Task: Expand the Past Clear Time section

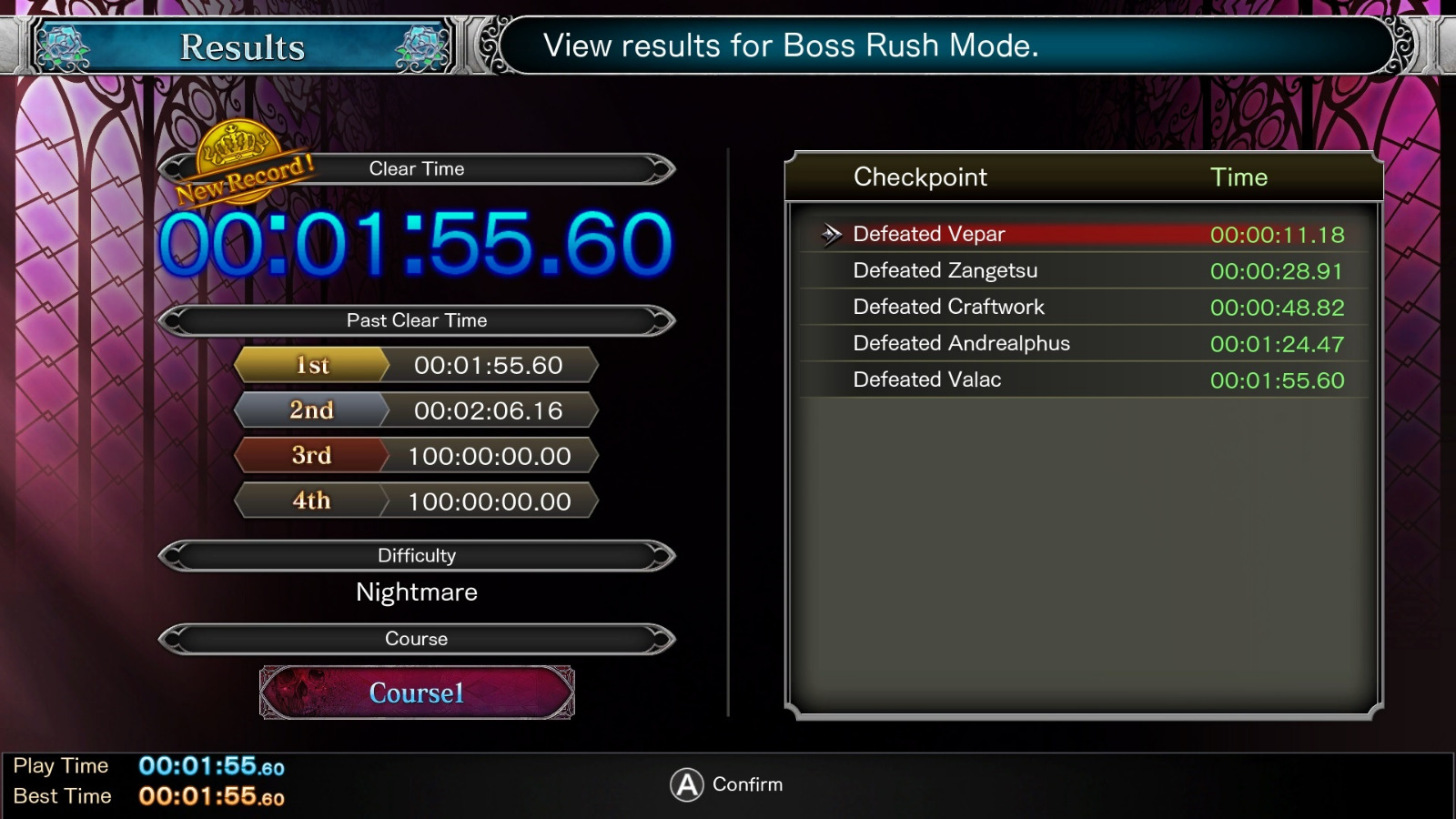Action: pyautogui.click(x=417, y=320)
